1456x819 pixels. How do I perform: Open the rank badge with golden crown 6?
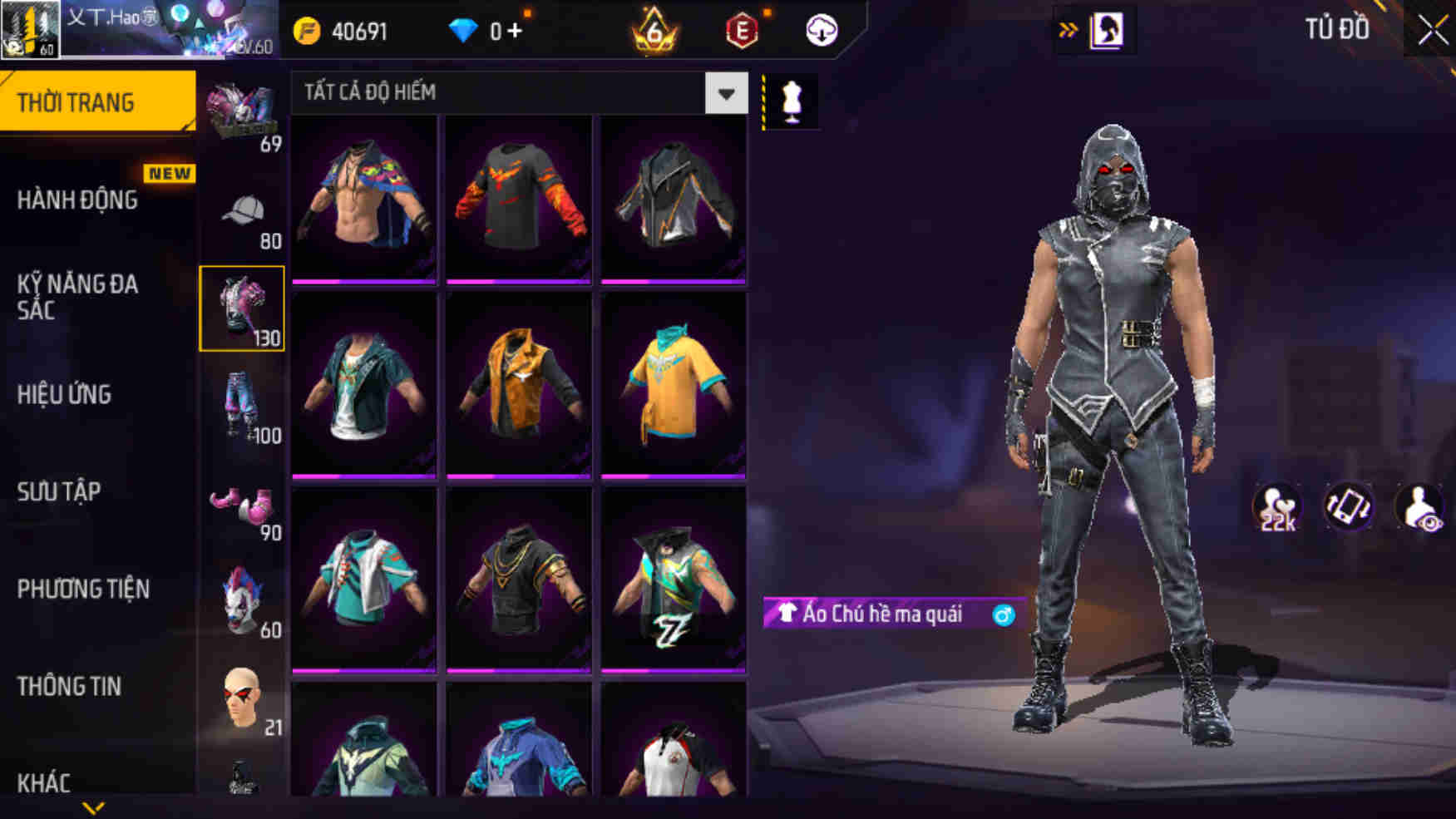pyautogui.click(x=653, y=30)
